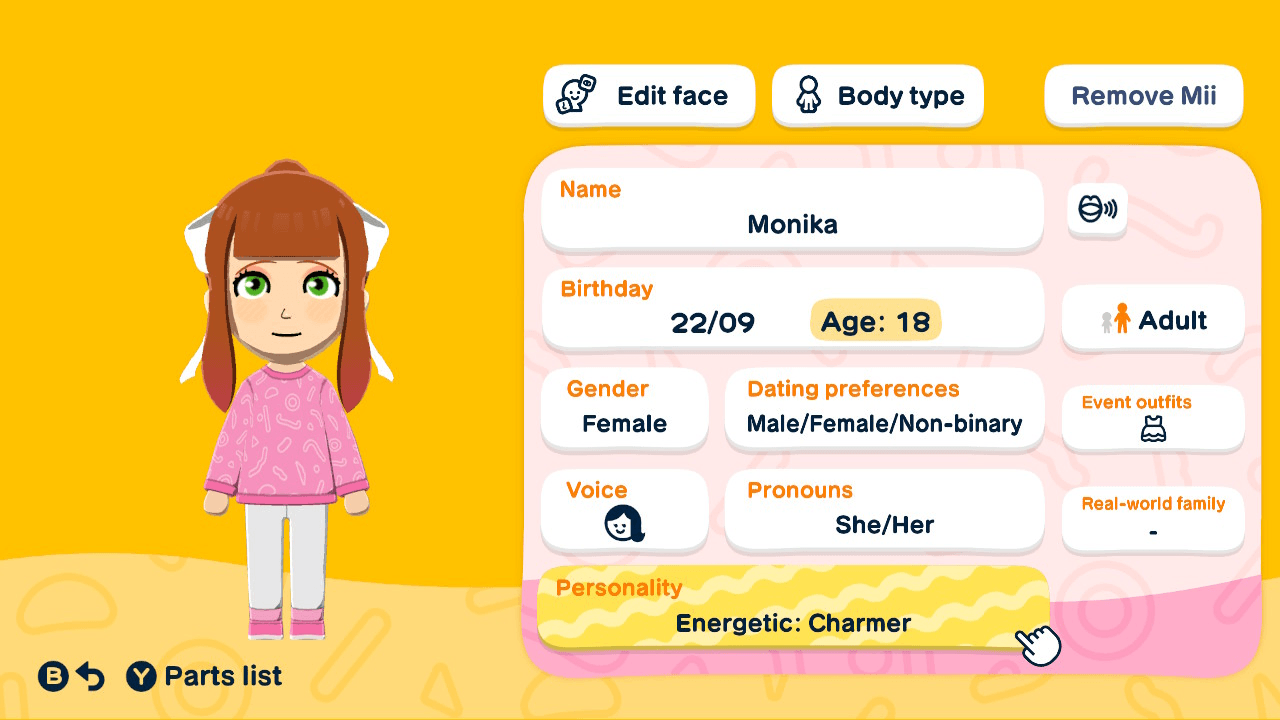Expand the Voice options panel
This screenshot has width=1280, height=720.
(x=624, y=510)
